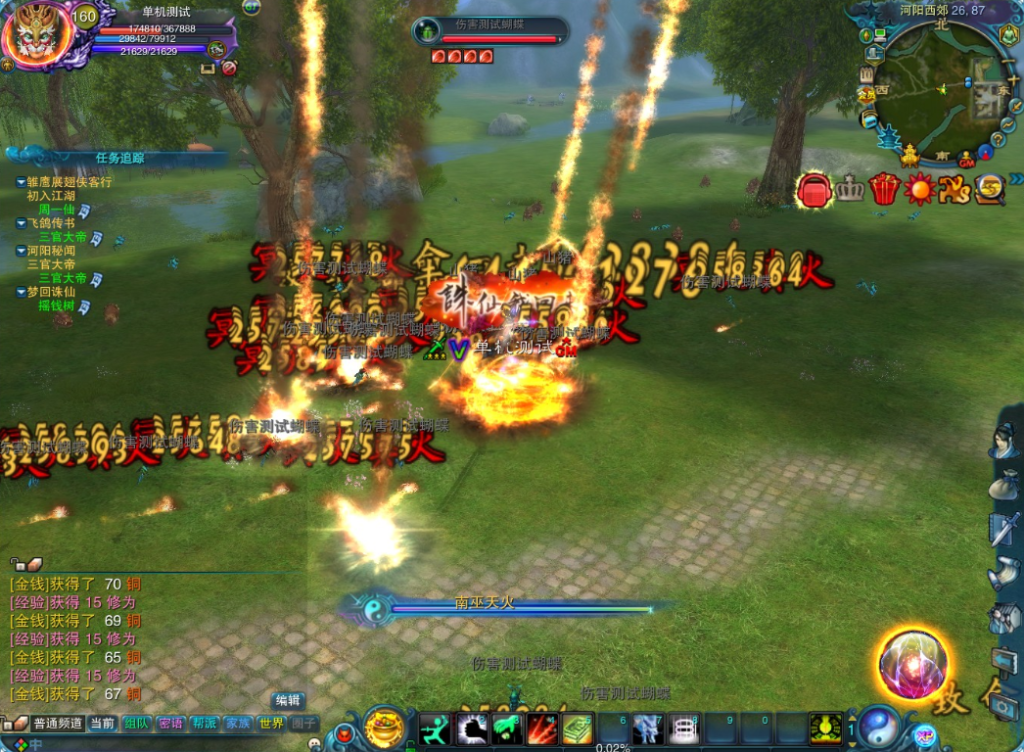Open the silver crown icon

(x=849, y=188)
